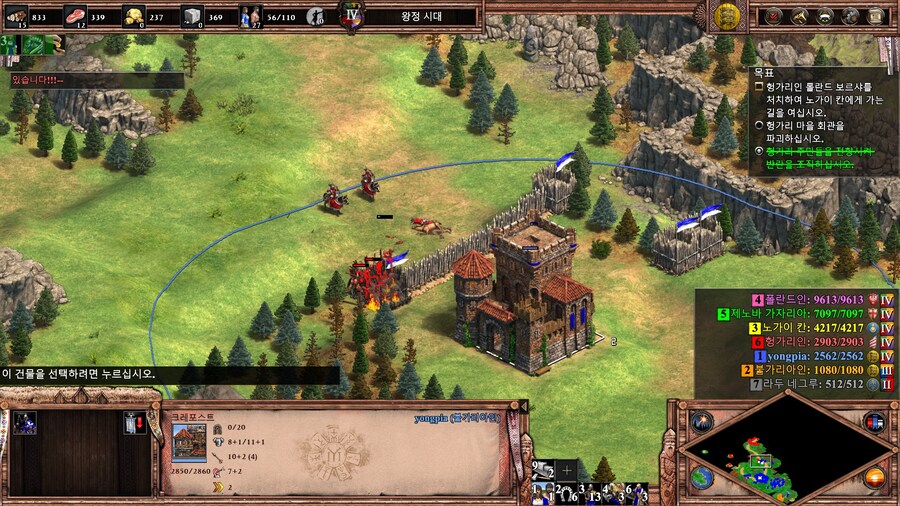Click the gold civilization emblem
This screenshot has width=900, height=506.
(x=727, y=15)
